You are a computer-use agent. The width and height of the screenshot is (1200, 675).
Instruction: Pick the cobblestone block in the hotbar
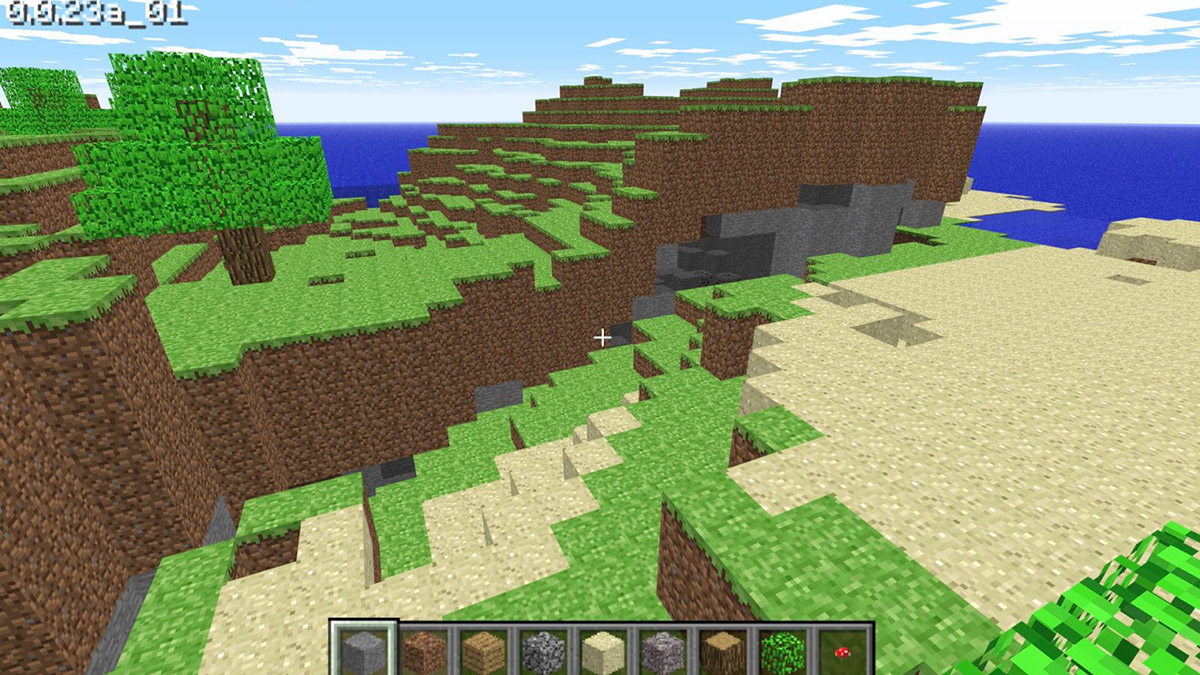(543, 651)
